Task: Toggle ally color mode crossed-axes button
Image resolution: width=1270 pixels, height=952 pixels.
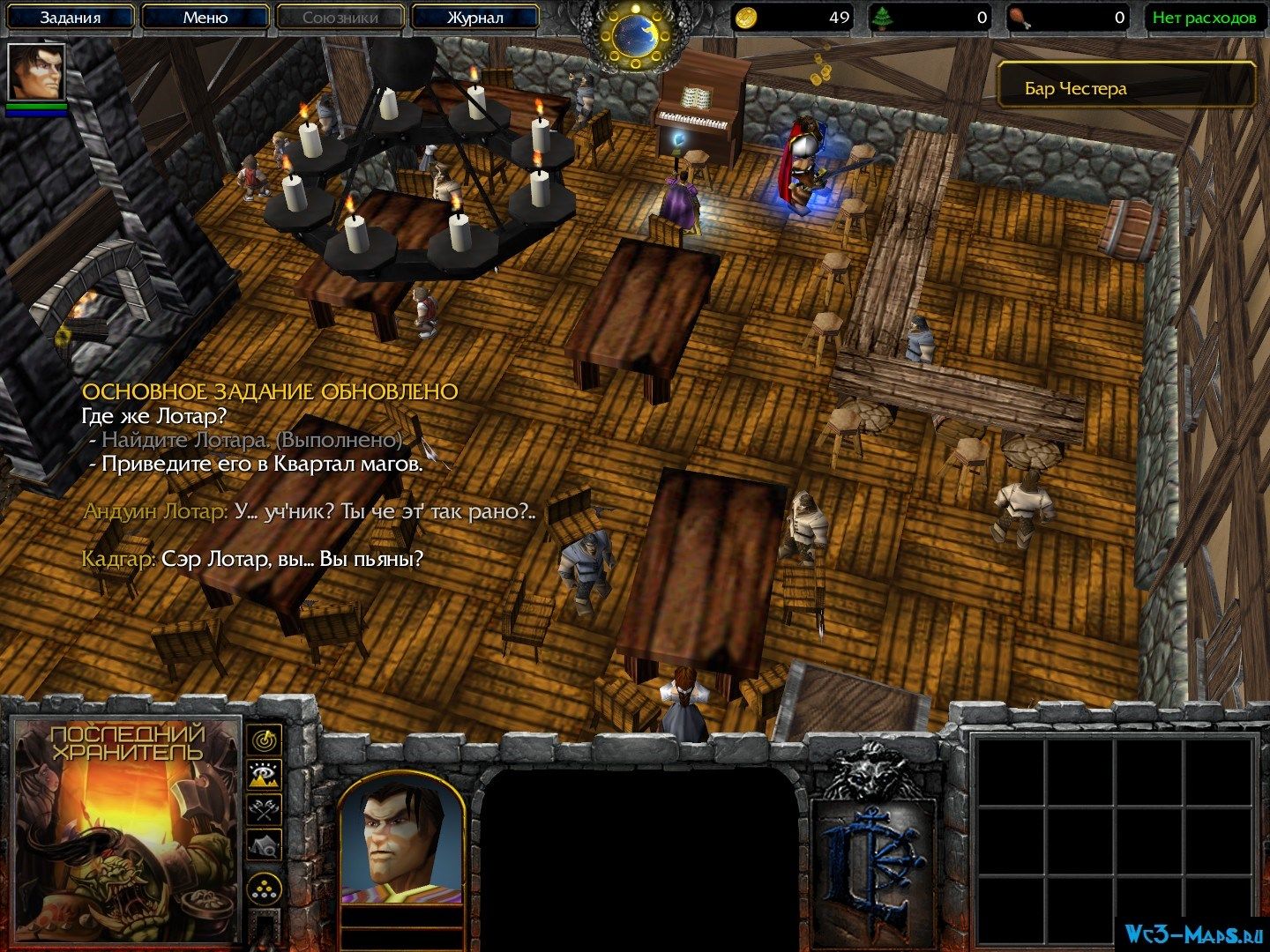Action: pyautogui.click(x=264, y=810)
